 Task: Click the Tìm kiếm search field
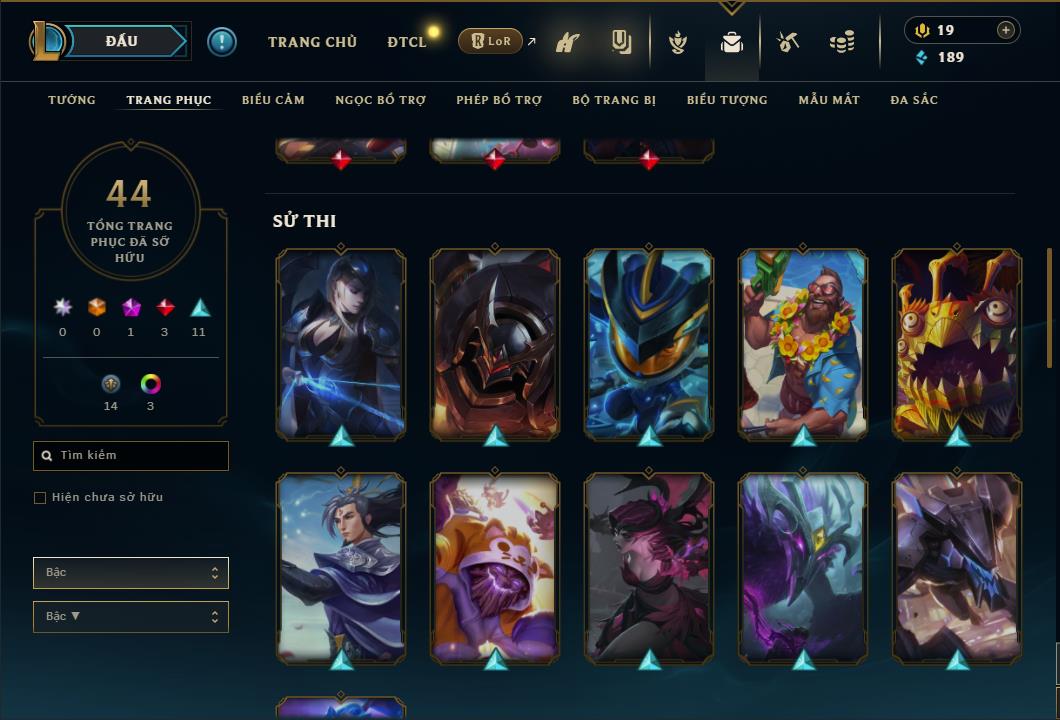(131, 456)
